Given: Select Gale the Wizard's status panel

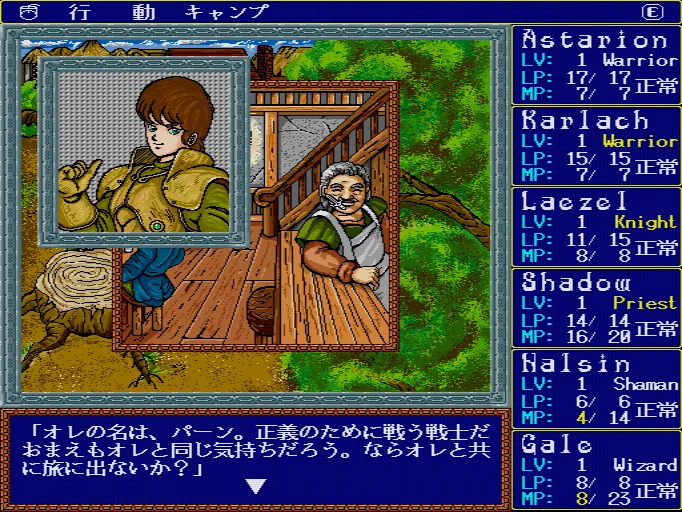Looking at the screenshot, I should (597, 468).
